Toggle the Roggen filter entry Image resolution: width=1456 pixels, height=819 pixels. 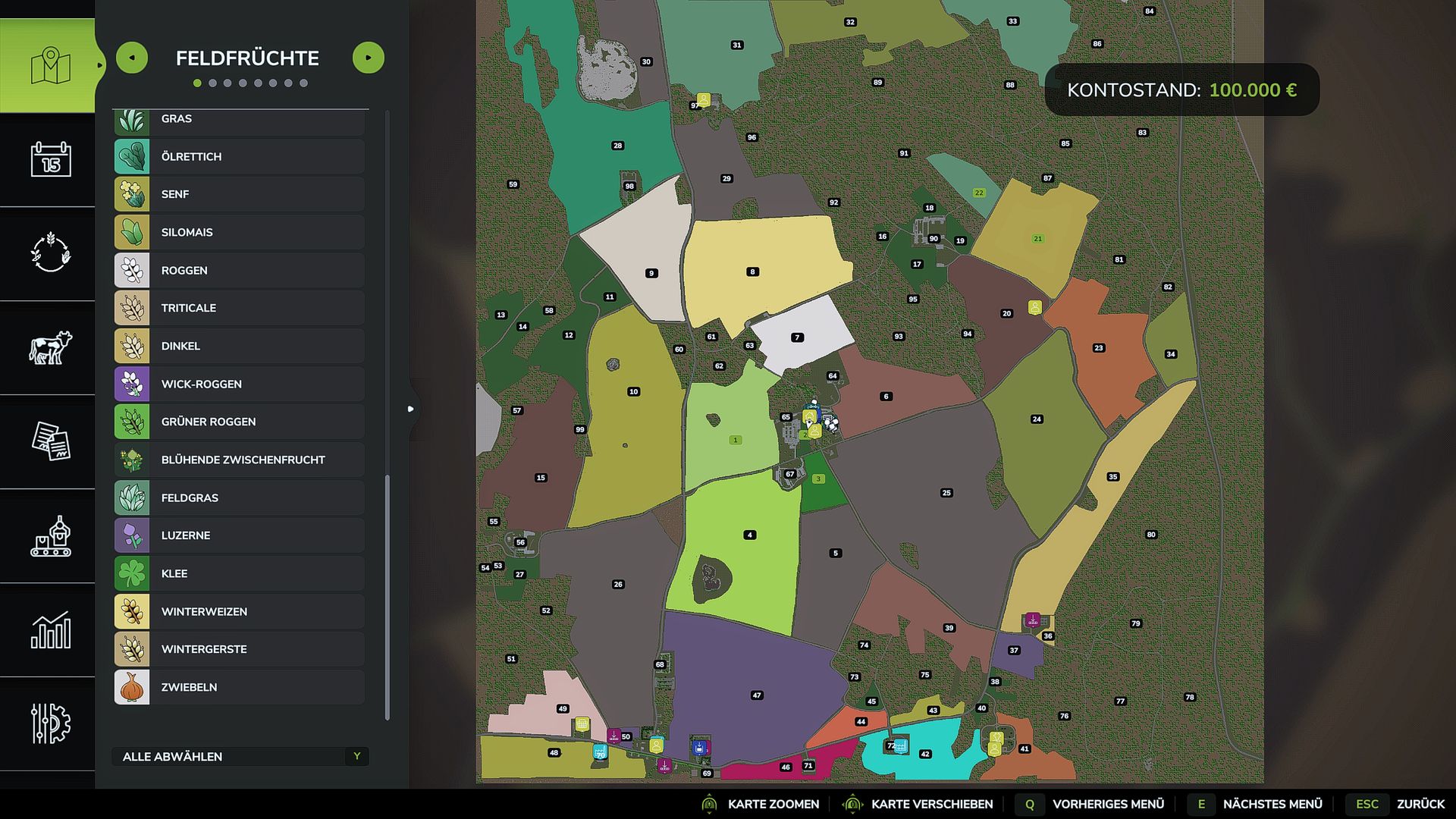pos(240,270)
